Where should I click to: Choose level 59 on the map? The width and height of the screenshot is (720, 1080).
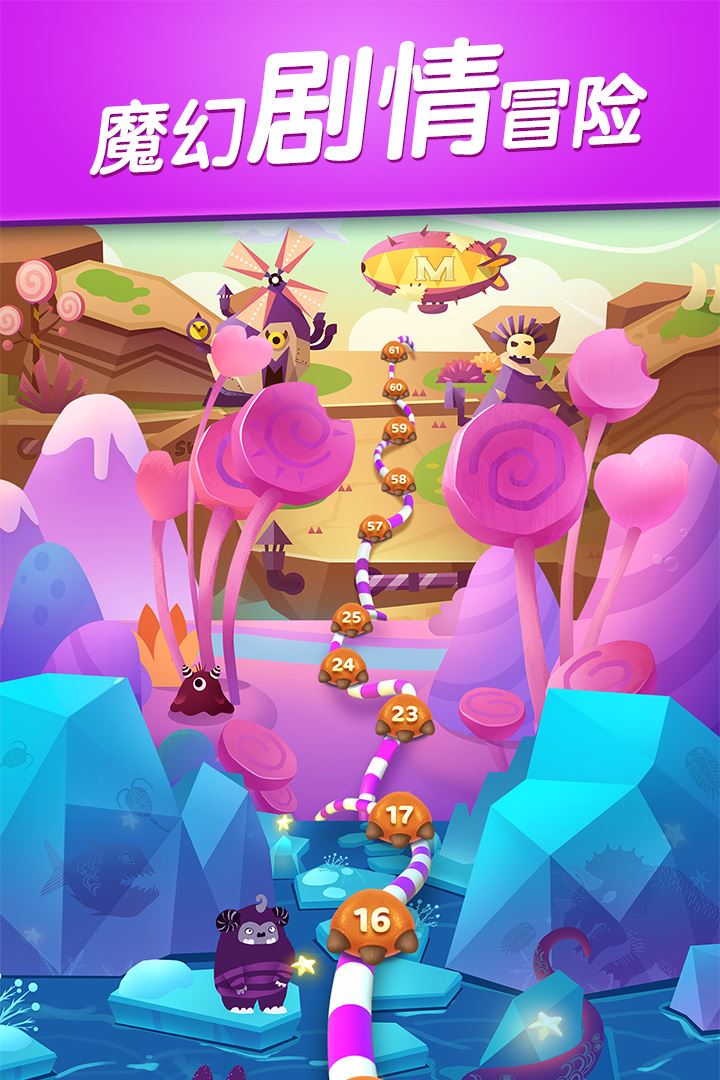[x=399, y=430]
